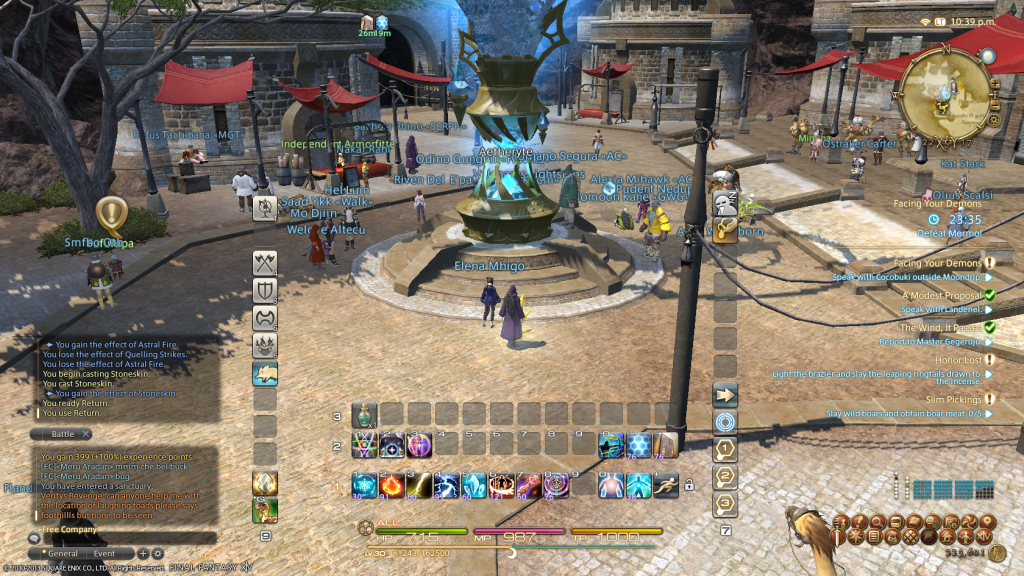
Task: Cast the Blizzard ice spell
Action: (x=365, y=485)
